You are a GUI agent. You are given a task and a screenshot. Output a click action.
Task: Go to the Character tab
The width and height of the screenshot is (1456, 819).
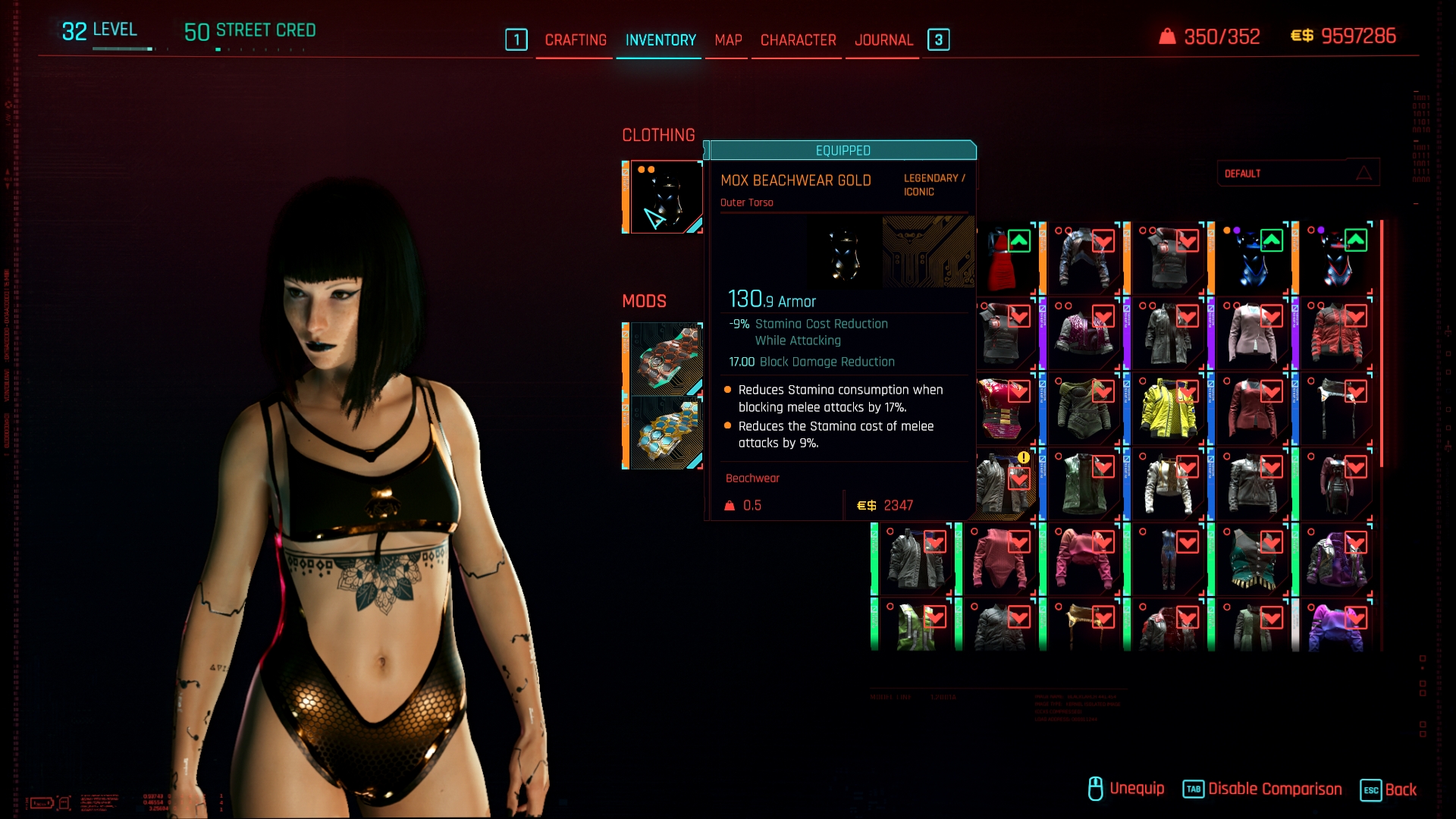798,40
